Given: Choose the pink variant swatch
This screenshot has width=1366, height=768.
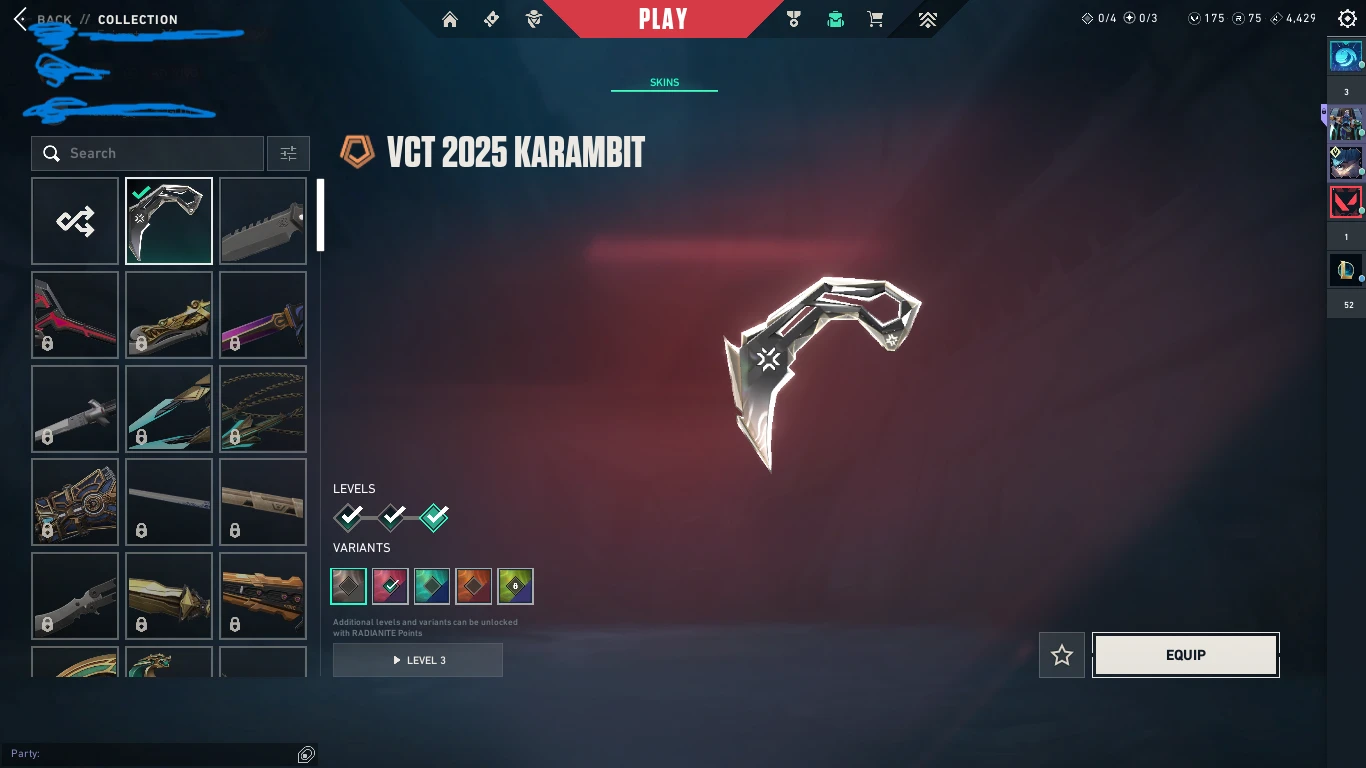Looking at the screenshot, I should [390, 586].
